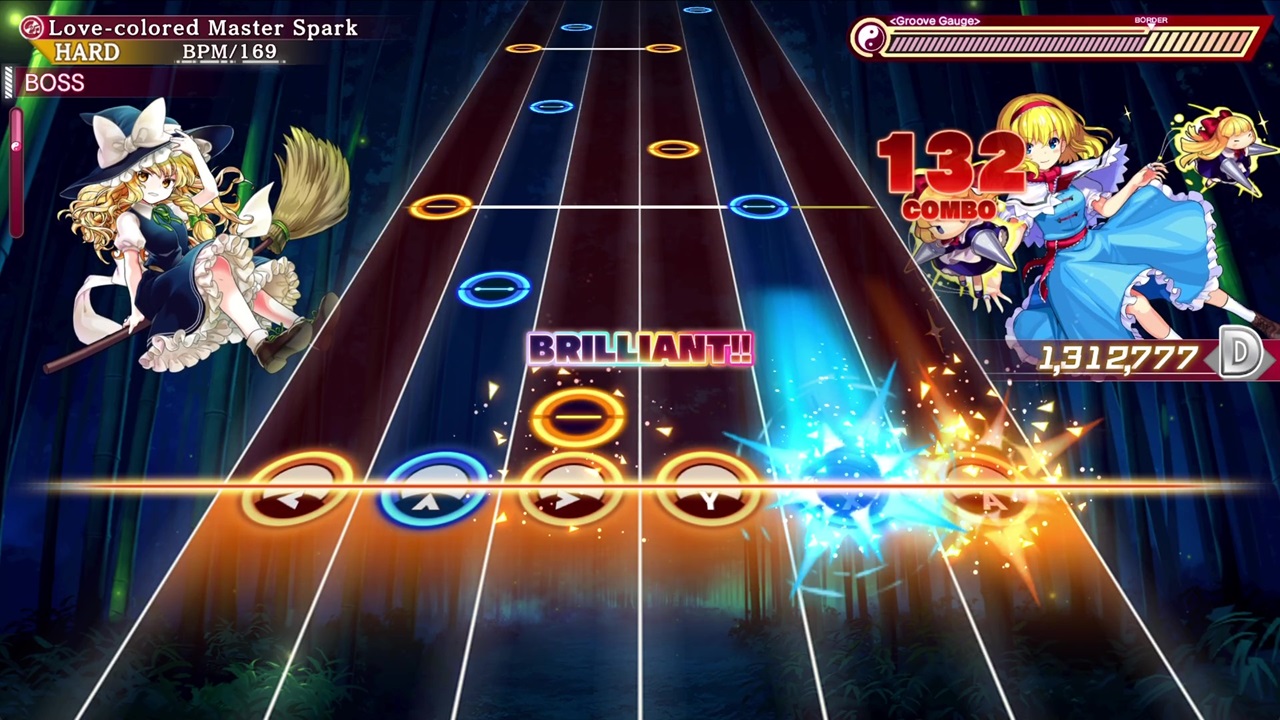
Task: Click the BRILLIANT!! judgment text
Action: (x=640, y=349)
